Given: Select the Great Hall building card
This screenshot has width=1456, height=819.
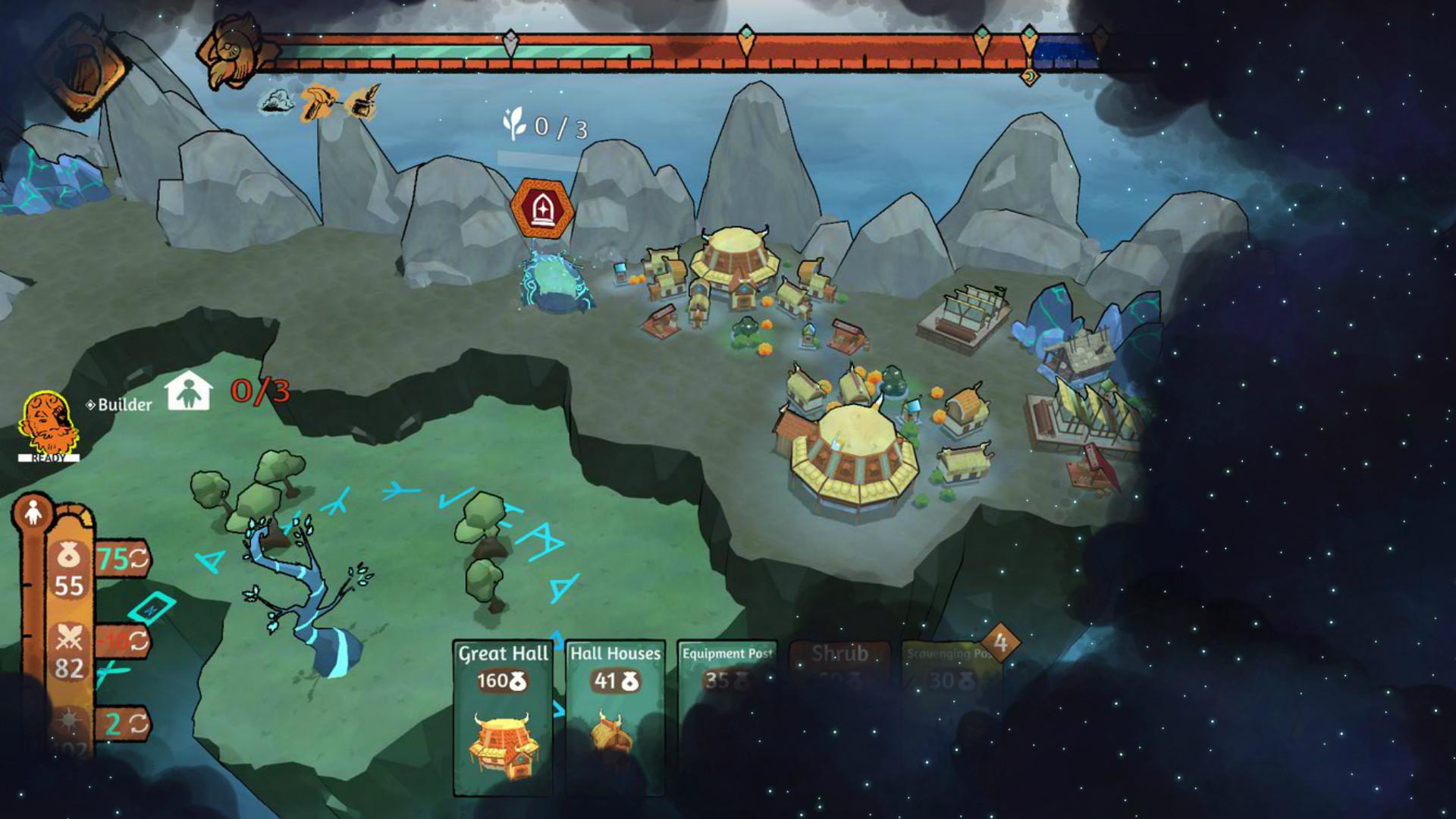Looking at the screenshot, I should point(503,717).
